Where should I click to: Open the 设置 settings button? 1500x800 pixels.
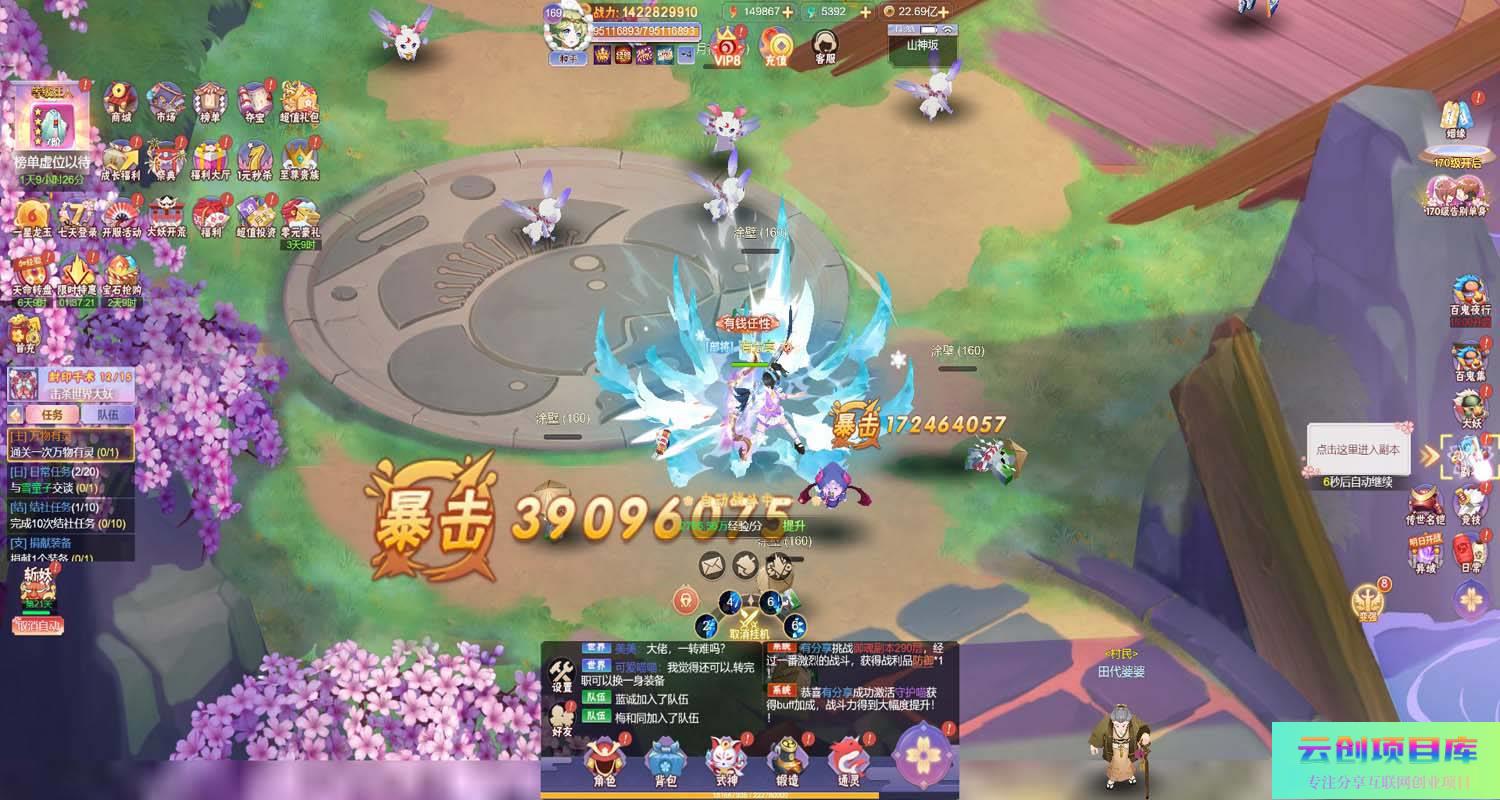[x=562, y=675]
